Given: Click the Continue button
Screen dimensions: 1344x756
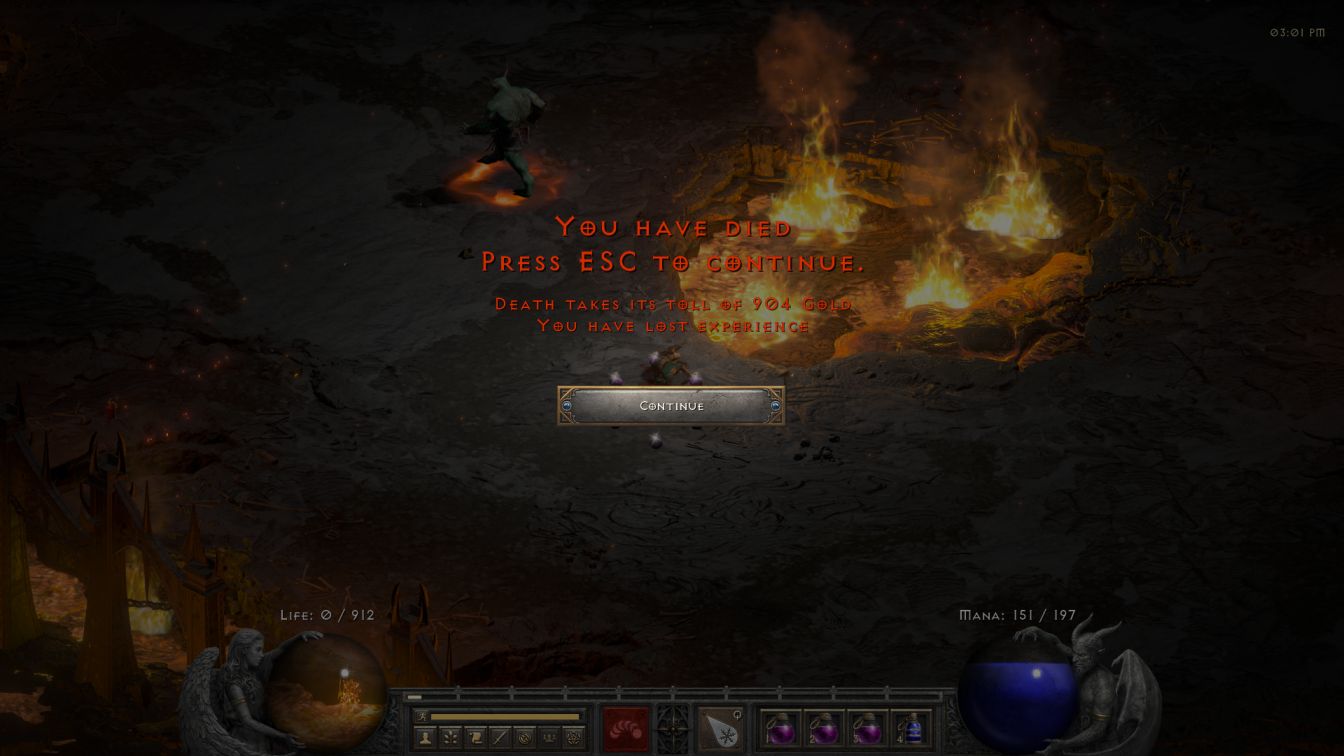Looking at the screenshot, I should [671, 406].
